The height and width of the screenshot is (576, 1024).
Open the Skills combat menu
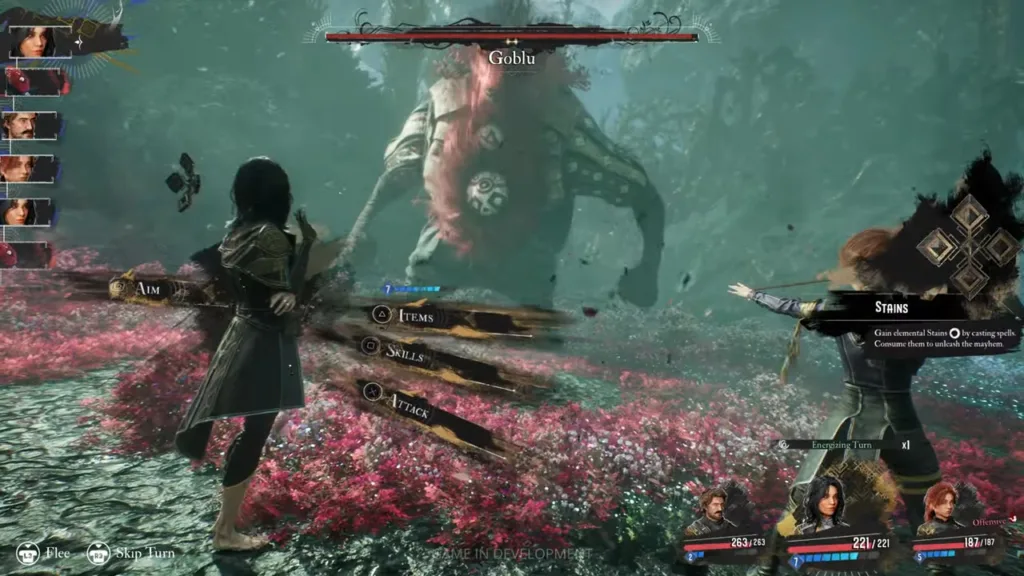[405, 350]
